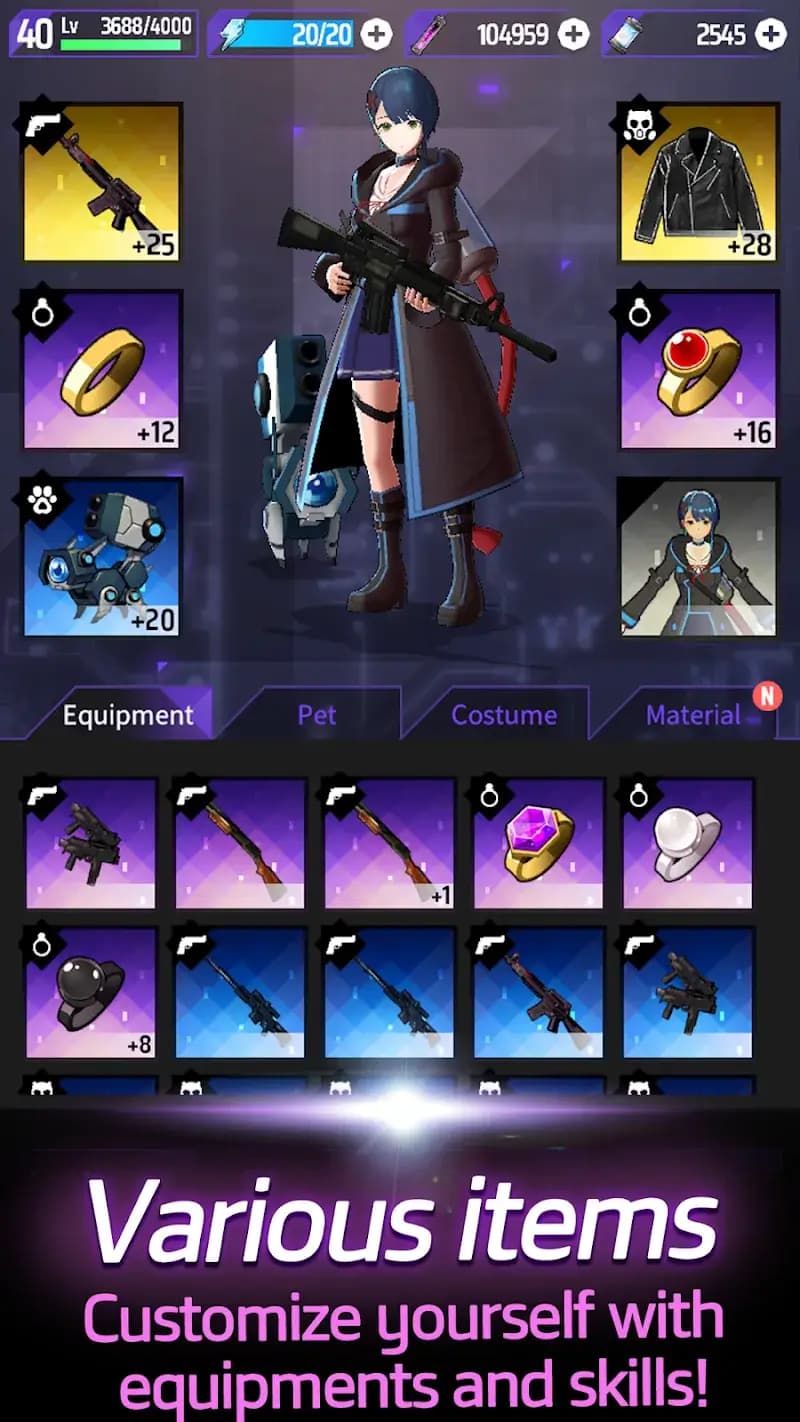Pick the shotgun marked +1
Screen dimensions: 800x1422
(x=389, y=843)
